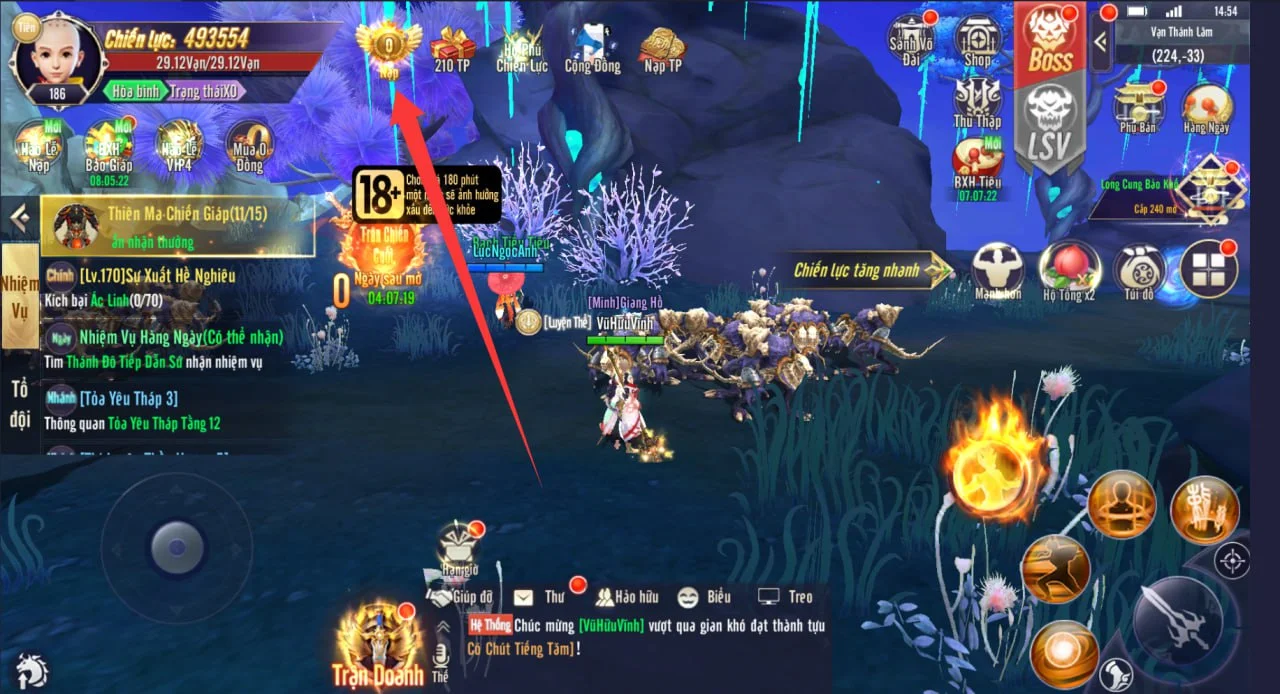Open the character avatar portrait

point(56,58)
